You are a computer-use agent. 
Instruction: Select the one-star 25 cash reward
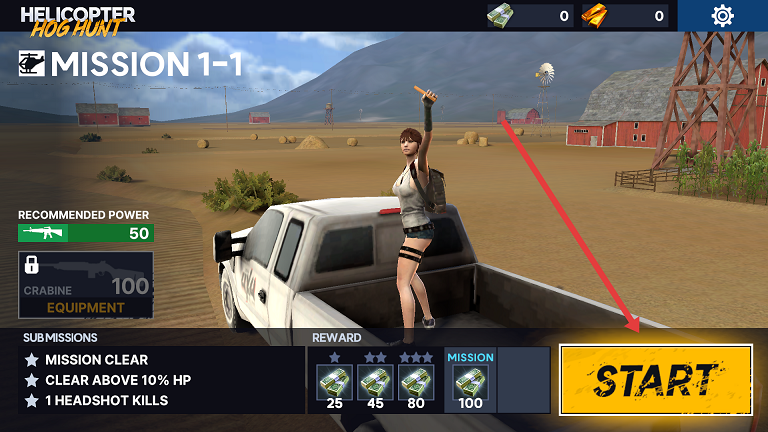[x=334, y=381]
